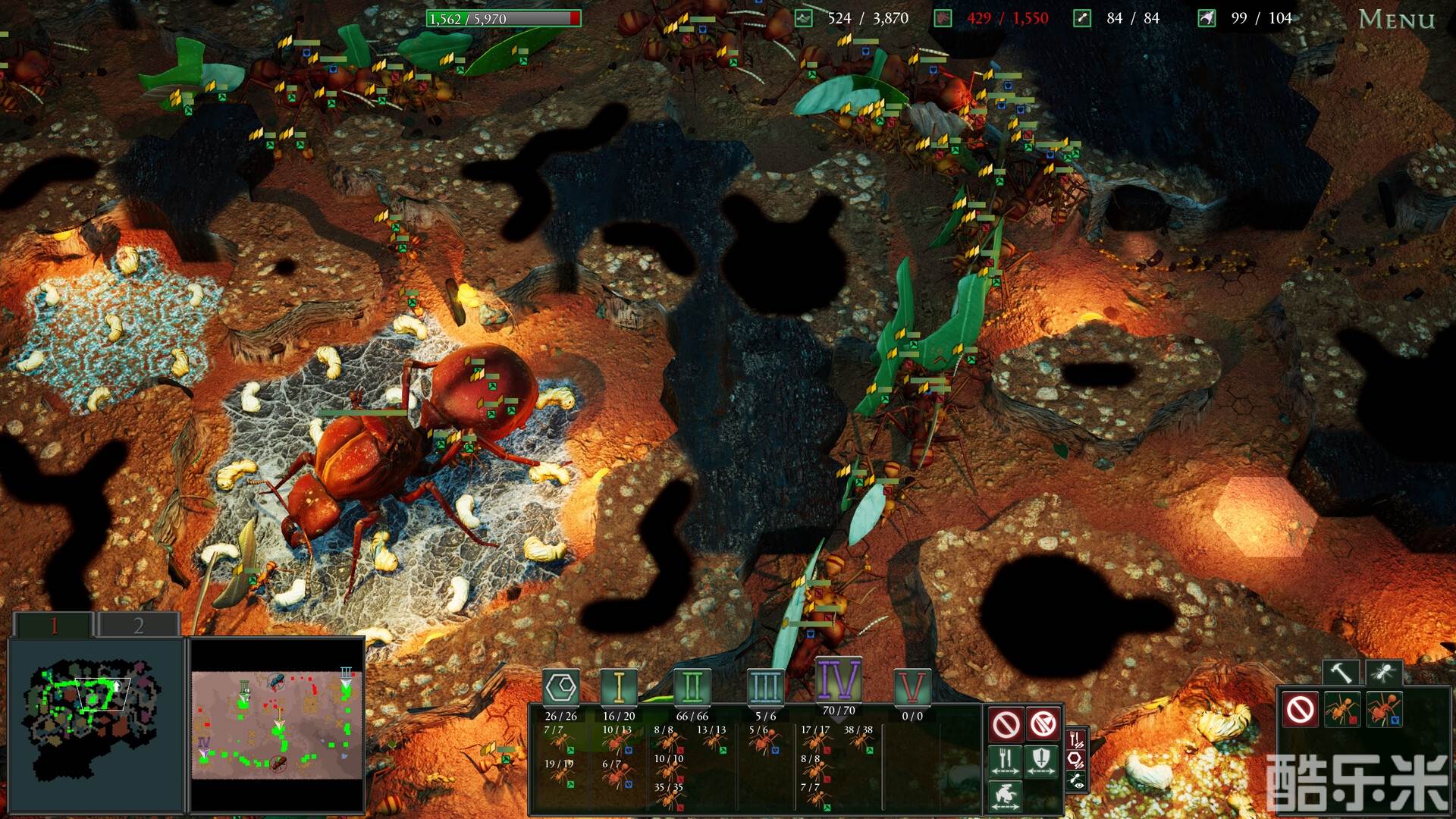The height and width of the screenshot is (819, 1456).
Task: Switch to pheromone group IV
Action: coord(838,679)
